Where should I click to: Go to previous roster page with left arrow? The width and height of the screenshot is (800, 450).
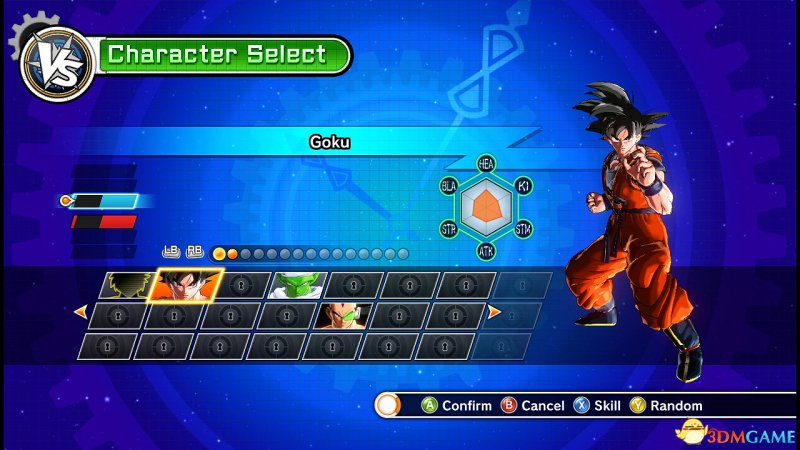pos(80,313)
